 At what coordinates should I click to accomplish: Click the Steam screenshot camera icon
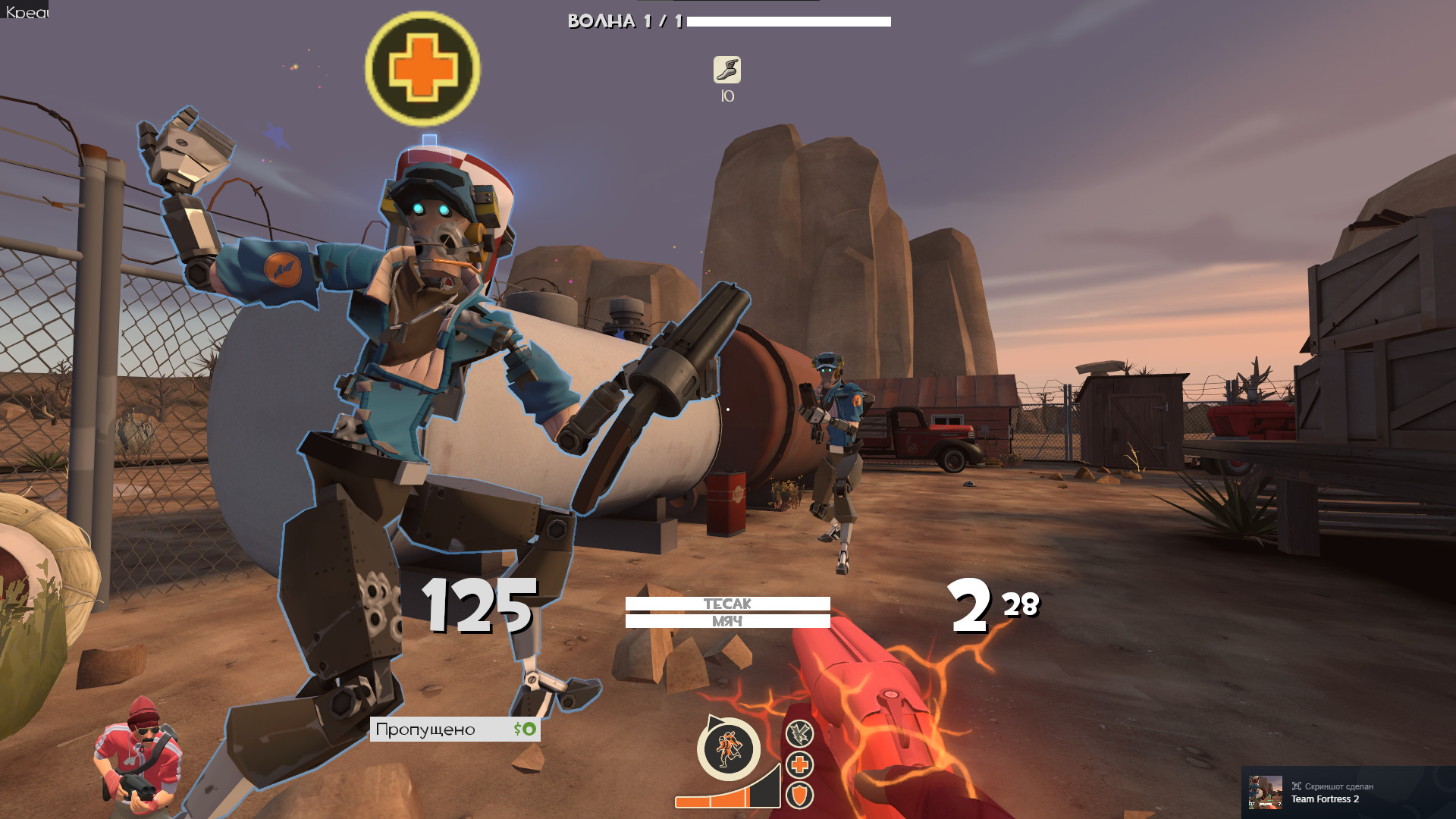click(1296, 786)
